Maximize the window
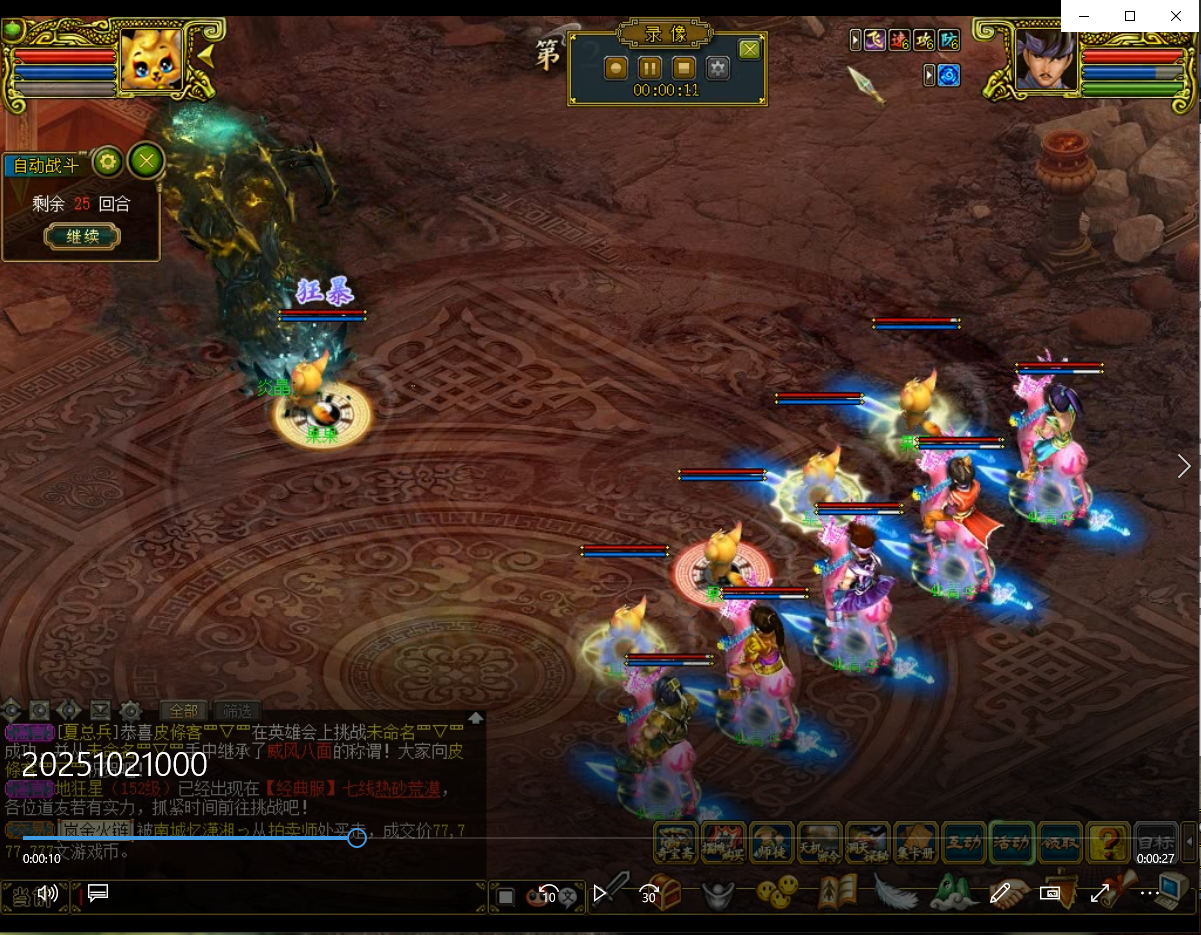The width and height of the screenshot is (1201, 935). pyautogui.click(x=1130, y=16)
